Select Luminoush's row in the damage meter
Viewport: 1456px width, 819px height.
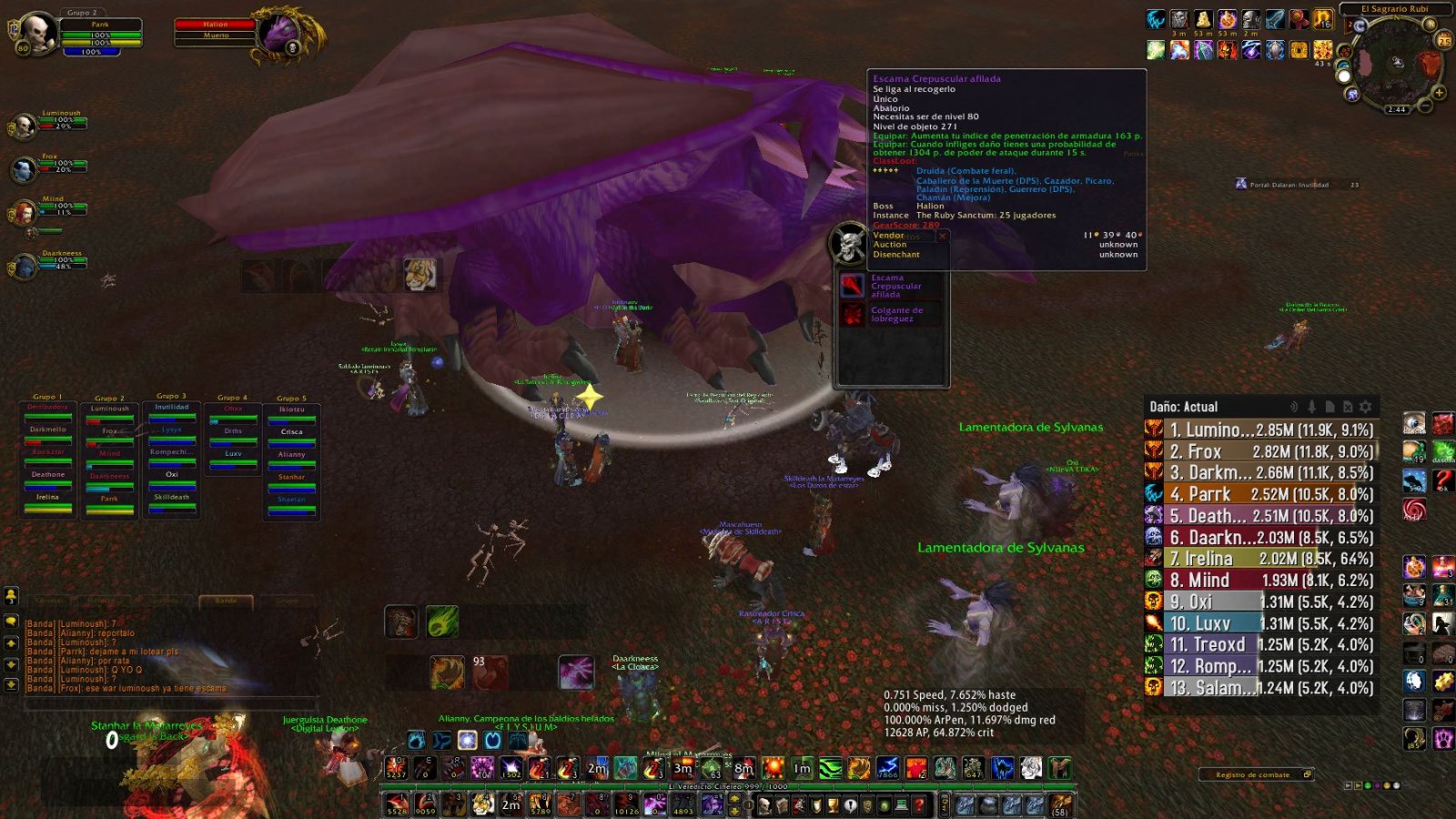pyautogui.click(x=1260, y=430)
